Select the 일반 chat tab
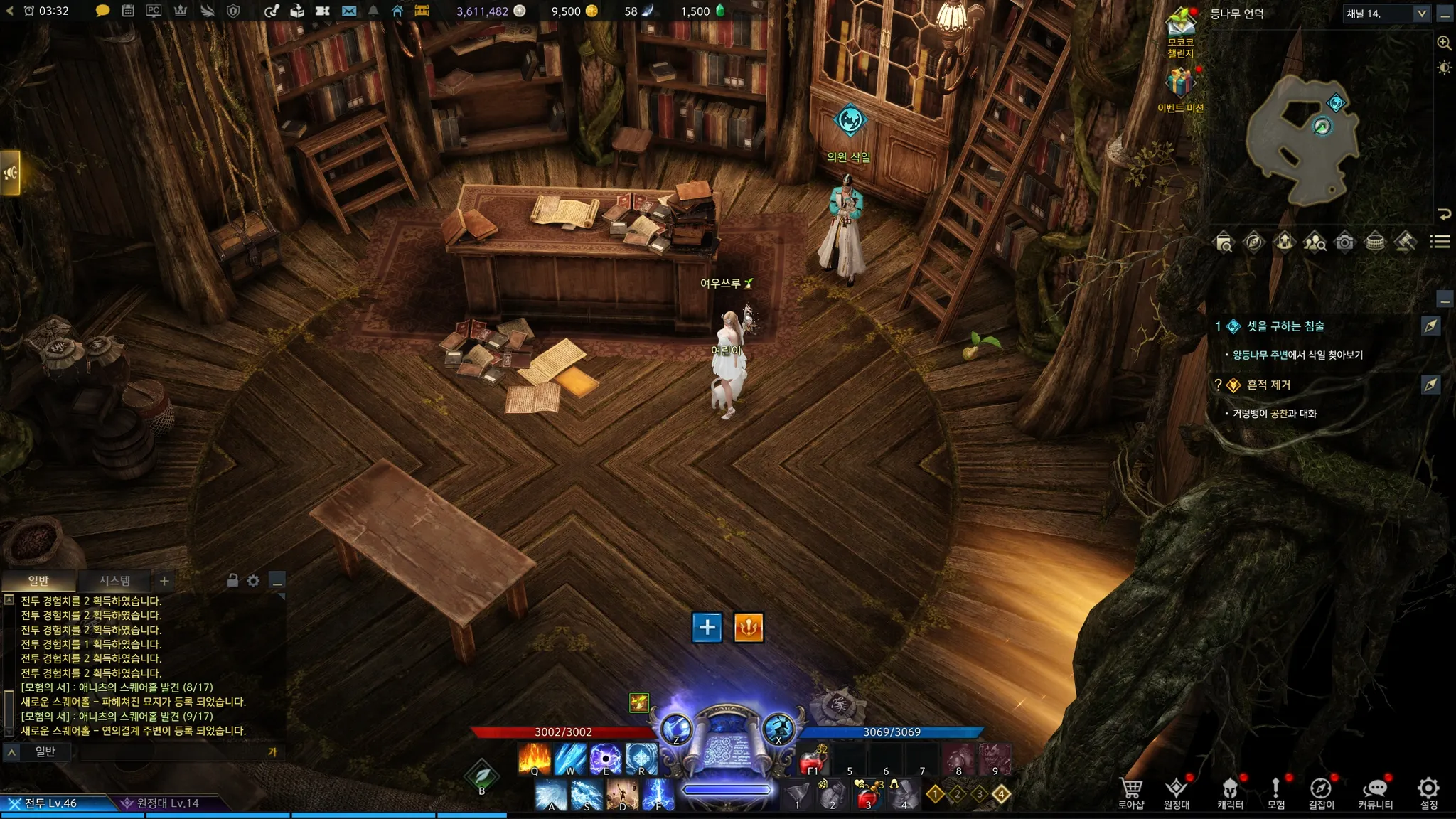 [38, 581]
